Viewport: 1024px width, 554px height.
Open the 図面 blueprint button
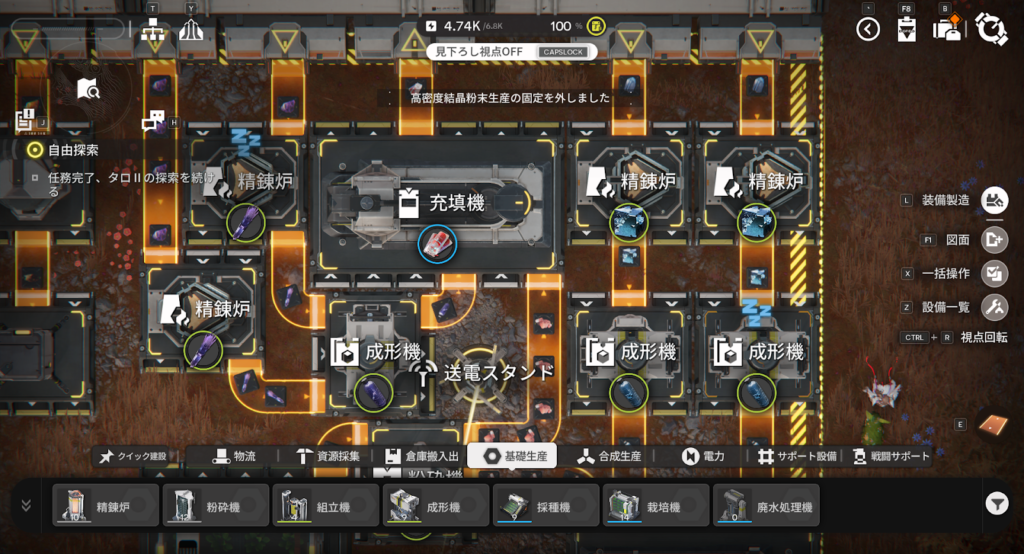click(x=994, y=240)
